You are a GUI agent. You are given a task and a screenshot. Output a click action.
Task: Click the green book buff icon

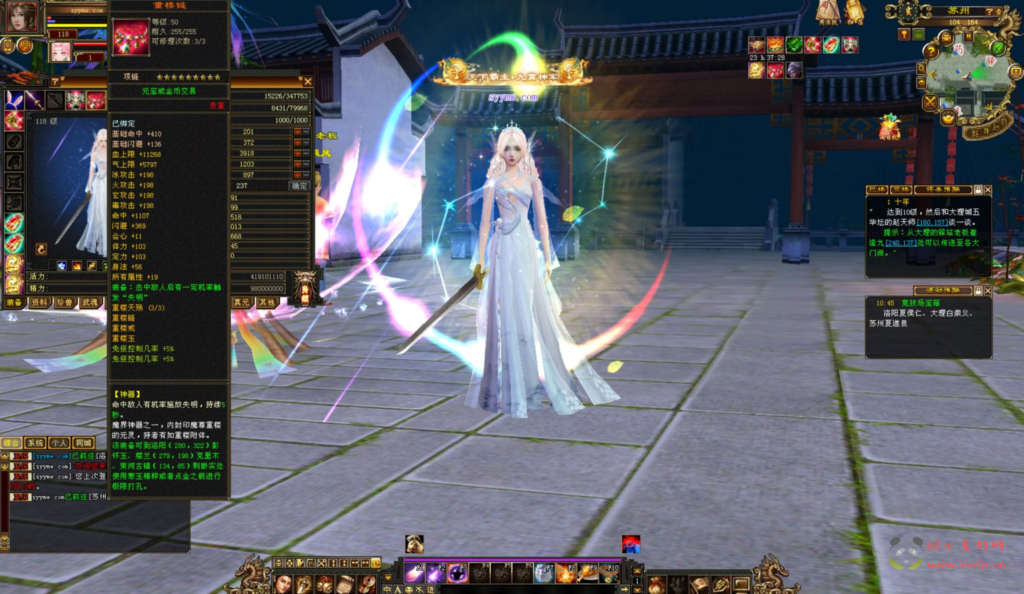[x=794, y=45]
